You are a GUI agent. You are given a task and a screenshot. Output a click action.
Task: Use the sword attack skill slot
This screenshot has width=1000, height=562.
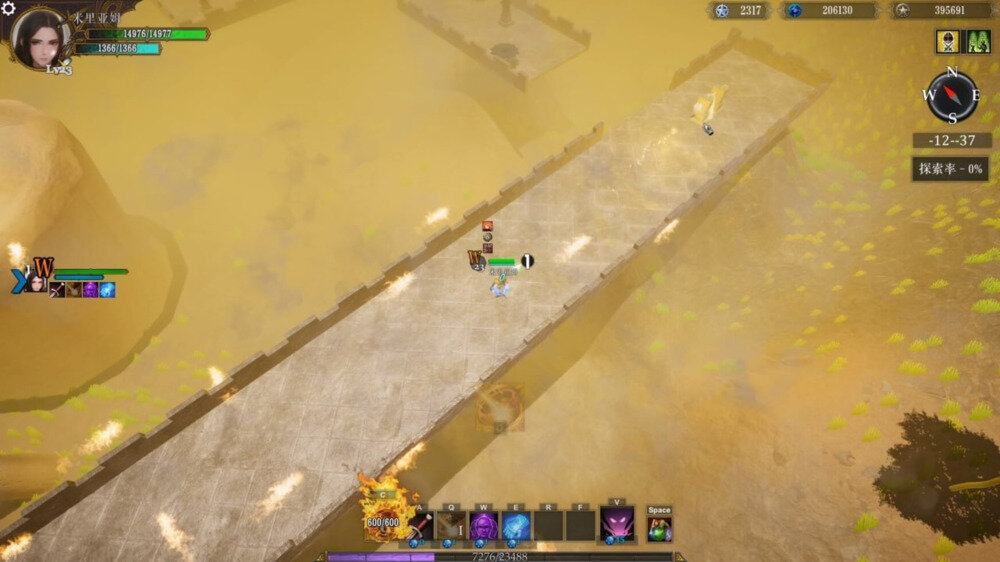[x=420, y=525]
